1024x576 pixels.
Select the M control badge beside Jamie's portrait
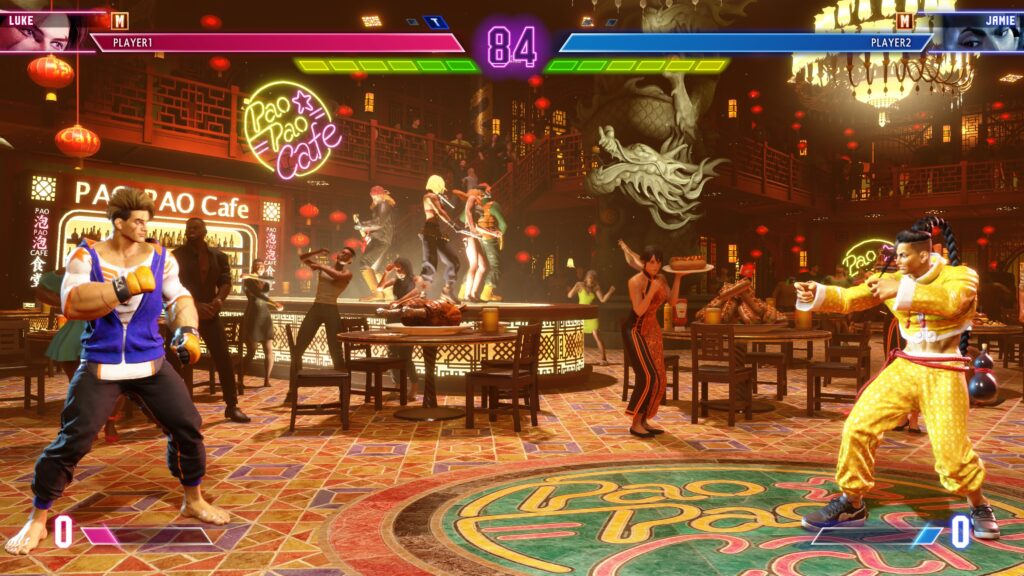pos(905,20)
